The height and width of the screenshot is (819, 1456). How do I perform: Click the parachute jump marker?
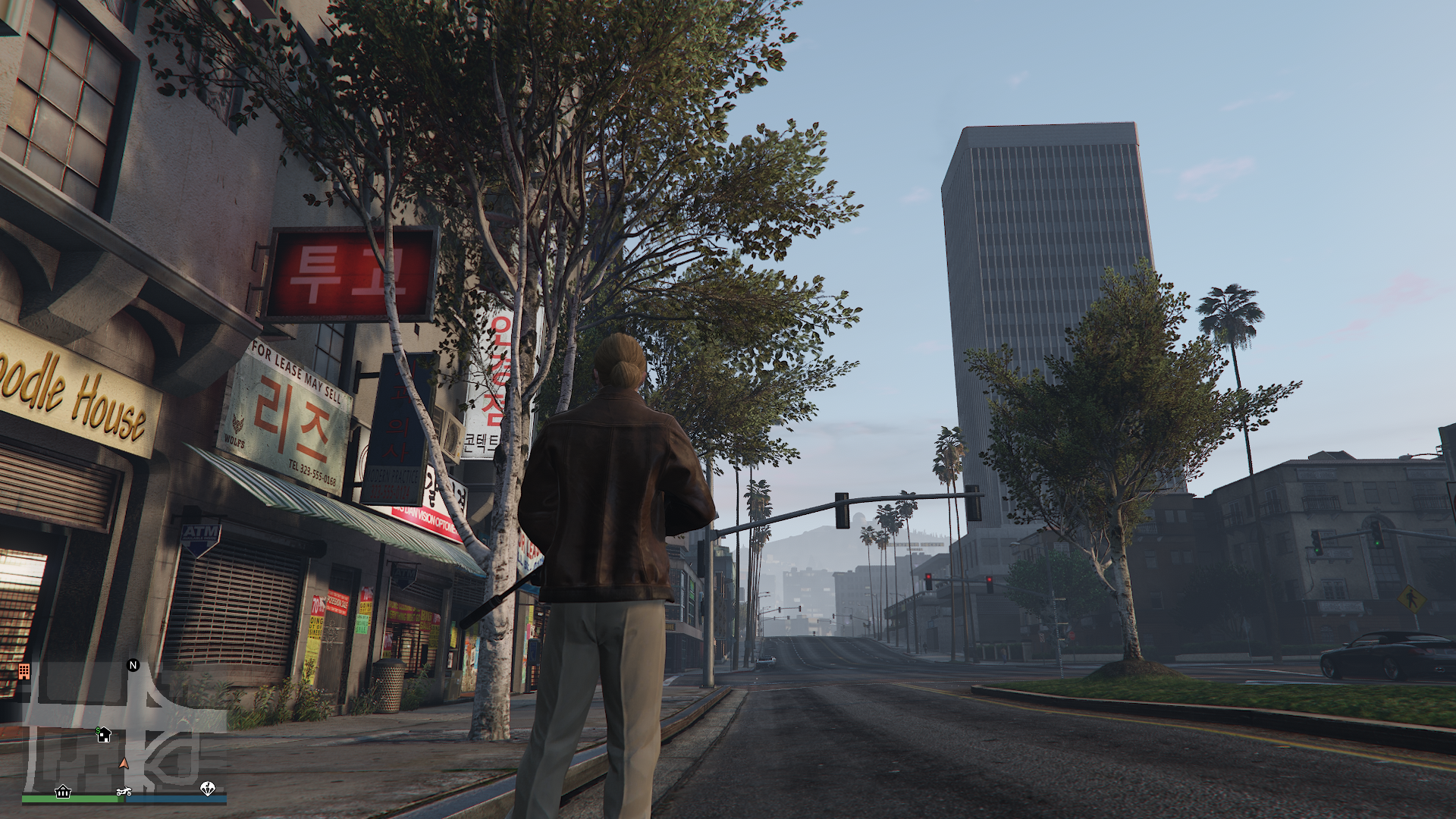[x=207, y=789]
